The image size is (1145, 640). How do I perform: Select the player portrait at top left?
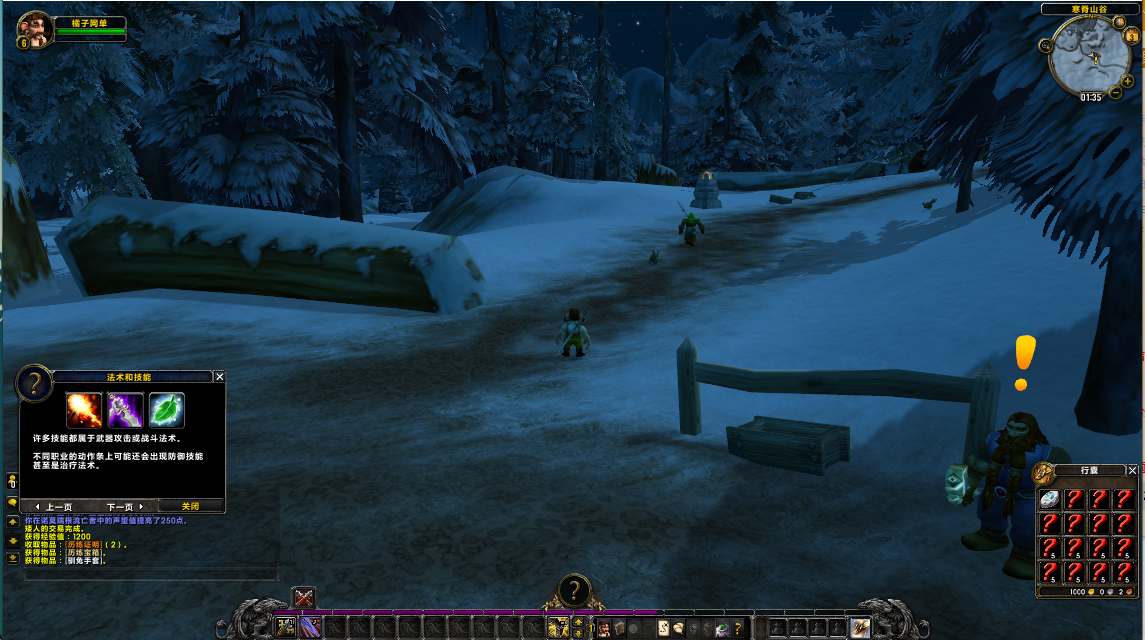[33, 27]
